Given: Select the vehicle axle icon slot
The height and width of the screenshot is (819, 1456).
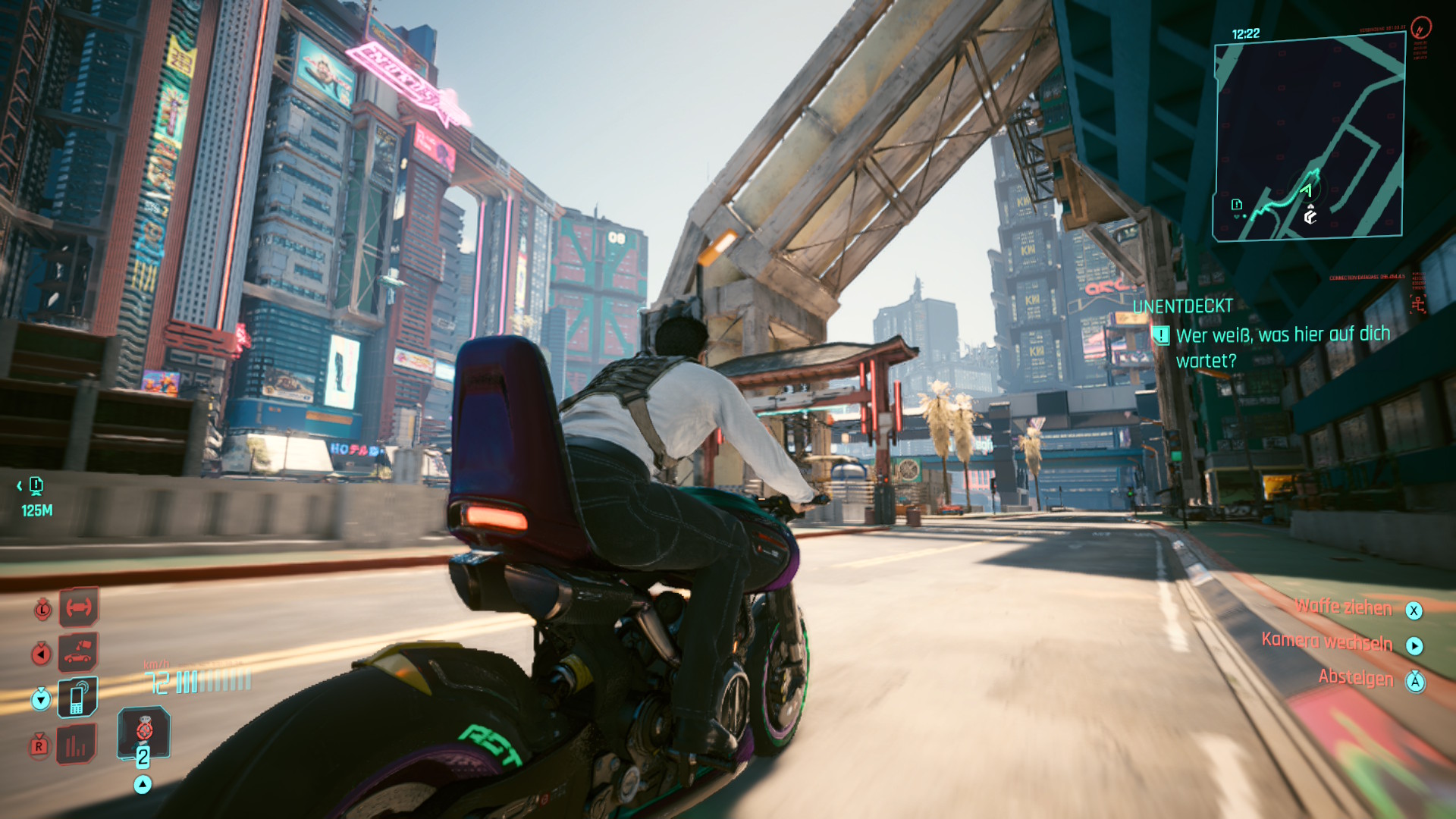Looking at the screenshot, I should (x=78, y=607).
